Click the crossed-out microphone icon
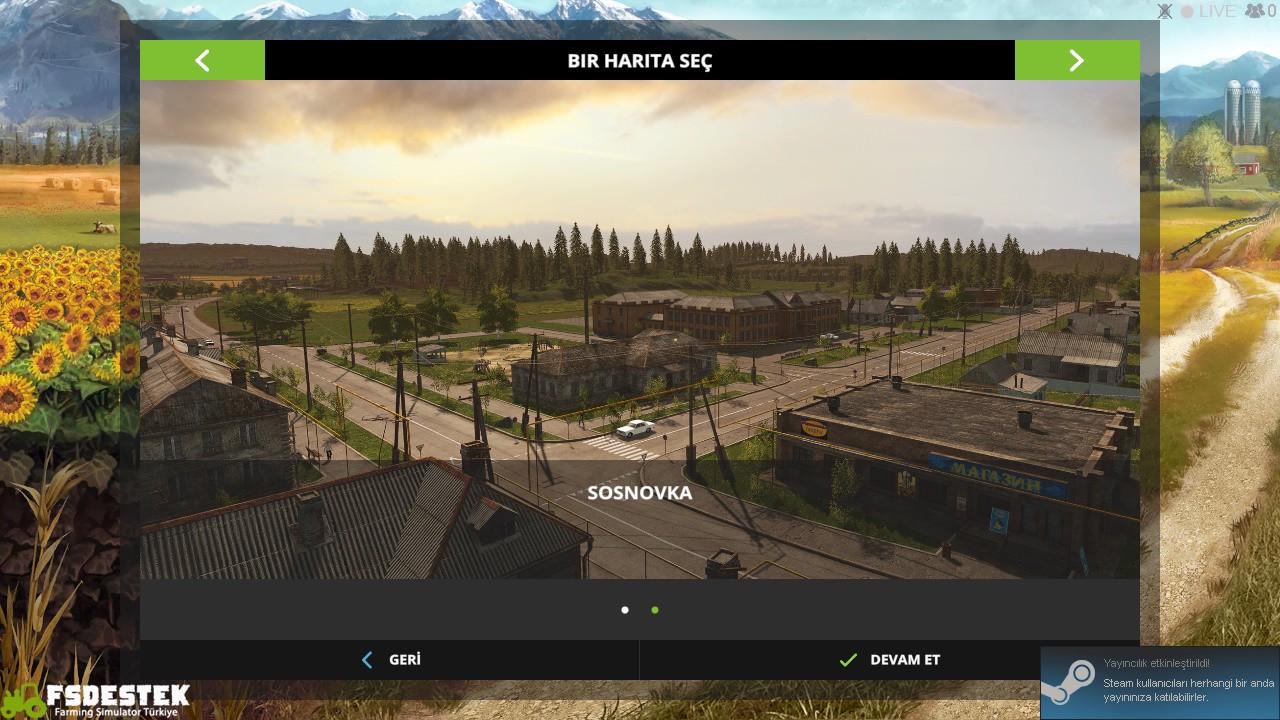 point(1164,11)
